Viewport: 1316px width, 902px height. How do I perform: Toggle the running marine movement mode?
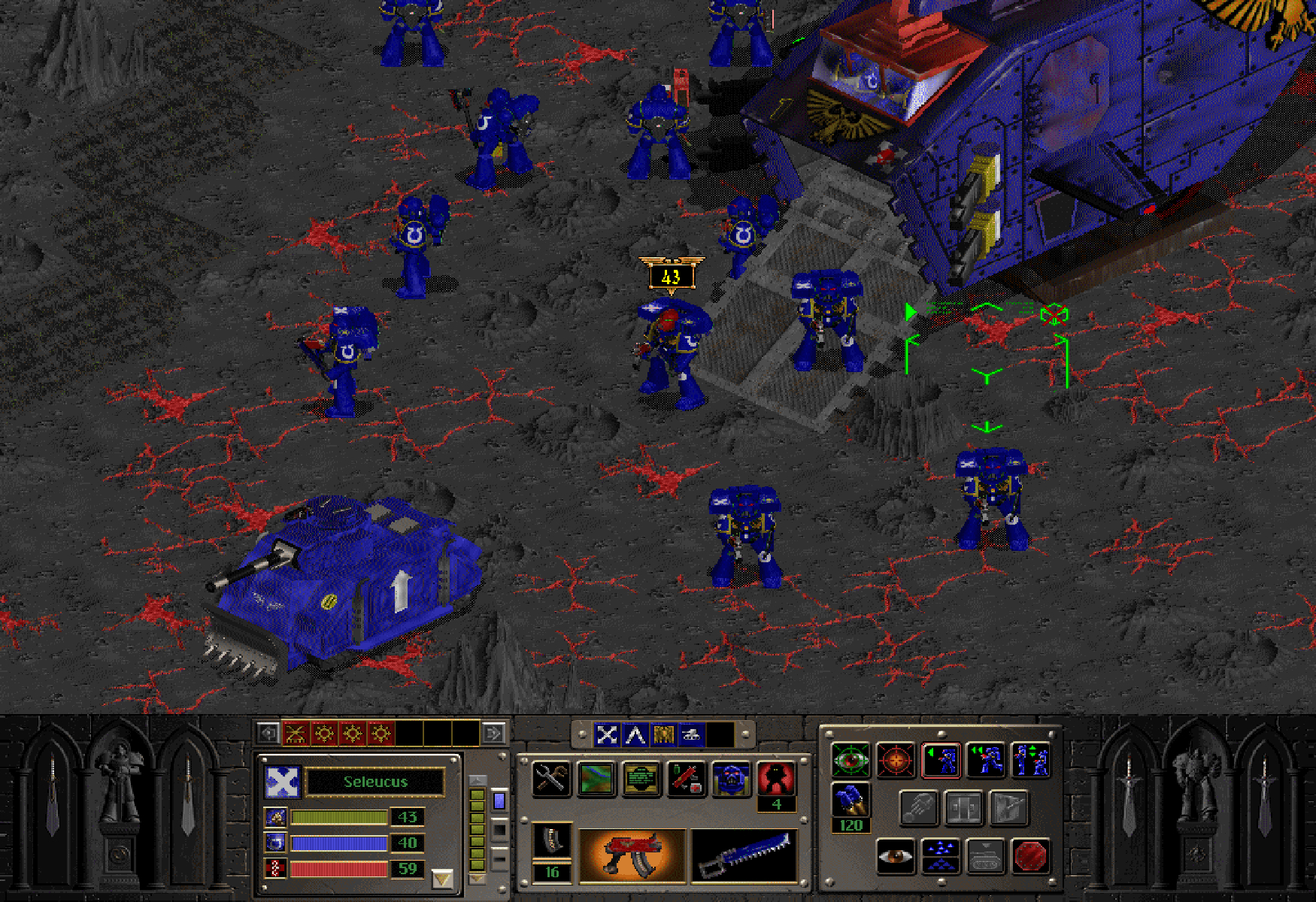click(987, 759)
